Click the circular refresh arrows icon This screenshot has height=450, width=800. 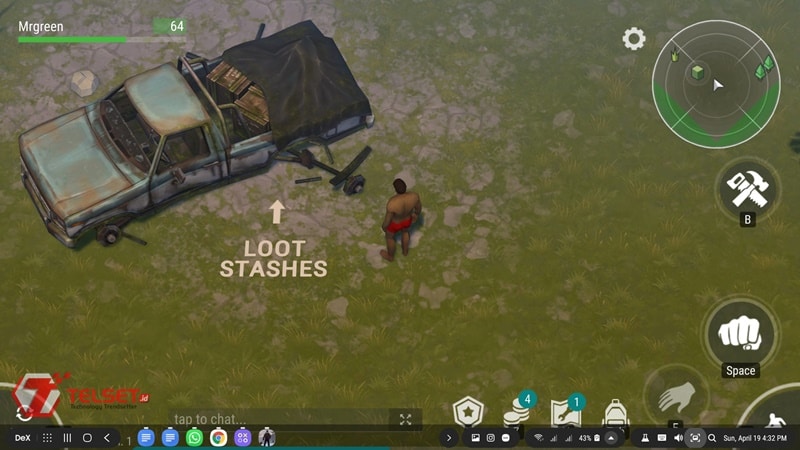click(x=23, y=412)
